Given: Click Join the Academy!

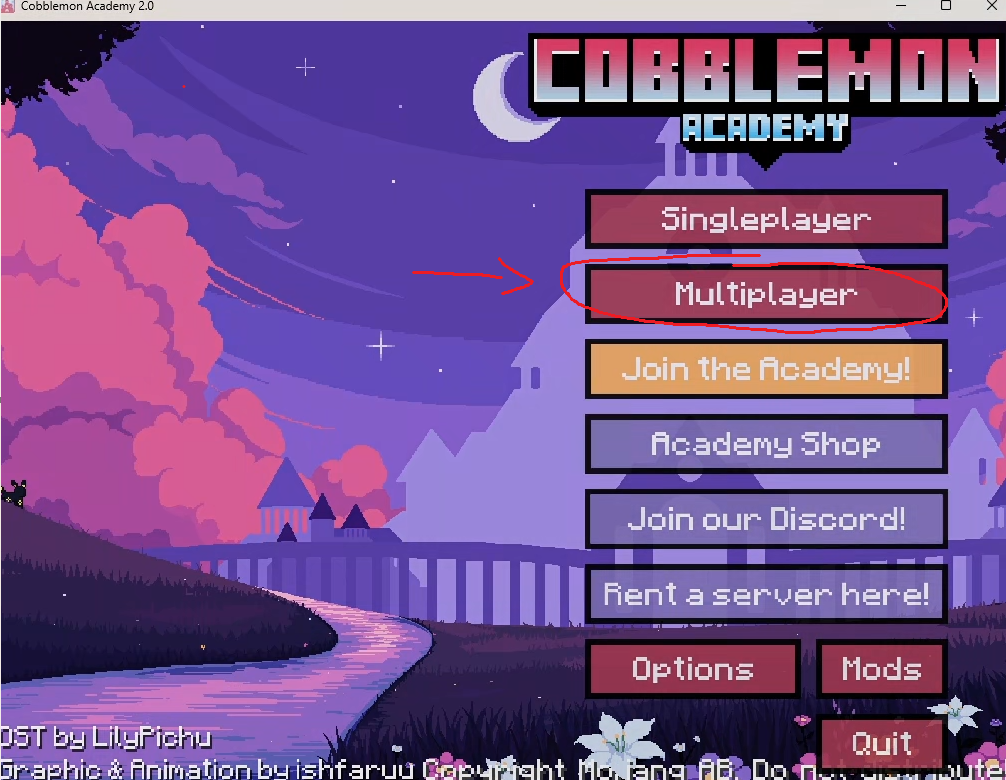Looking at the screenshot, I should point(766,369).
